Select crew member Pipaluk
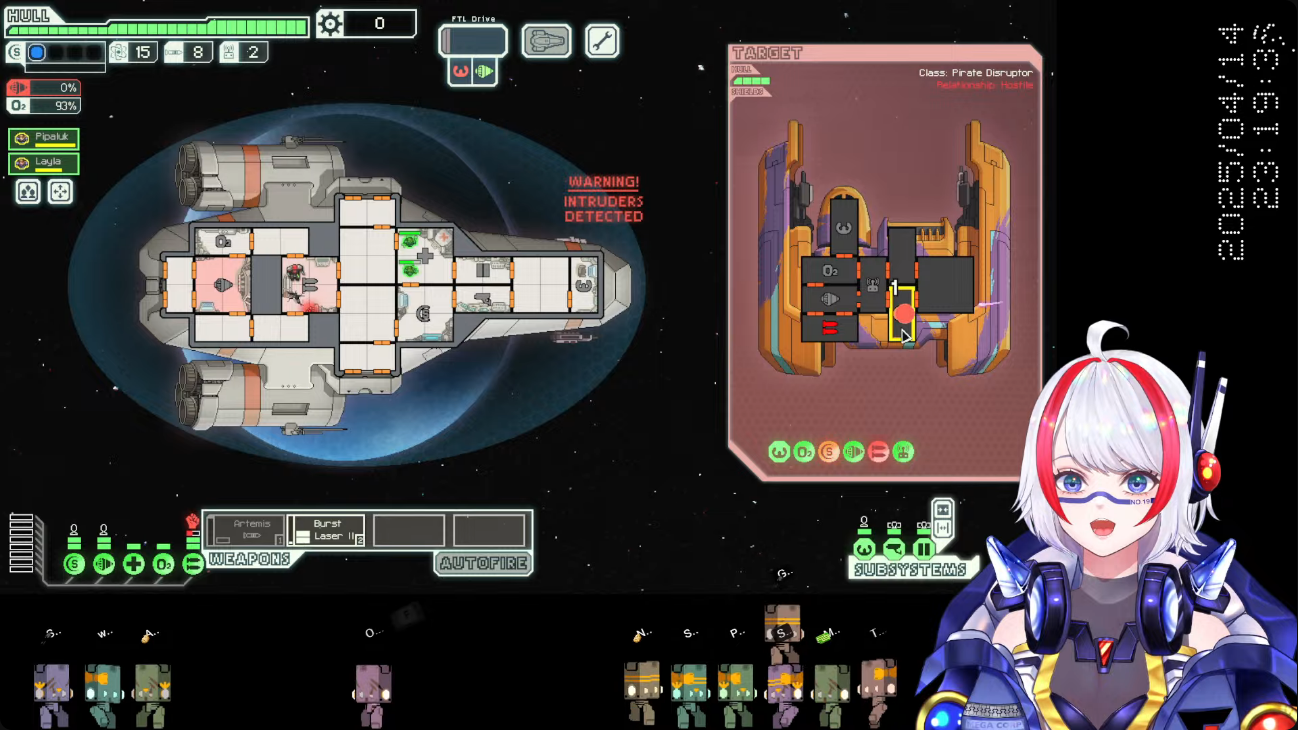Image resolution: width=1298 pixels, height=730 pixels. [44, 139]
